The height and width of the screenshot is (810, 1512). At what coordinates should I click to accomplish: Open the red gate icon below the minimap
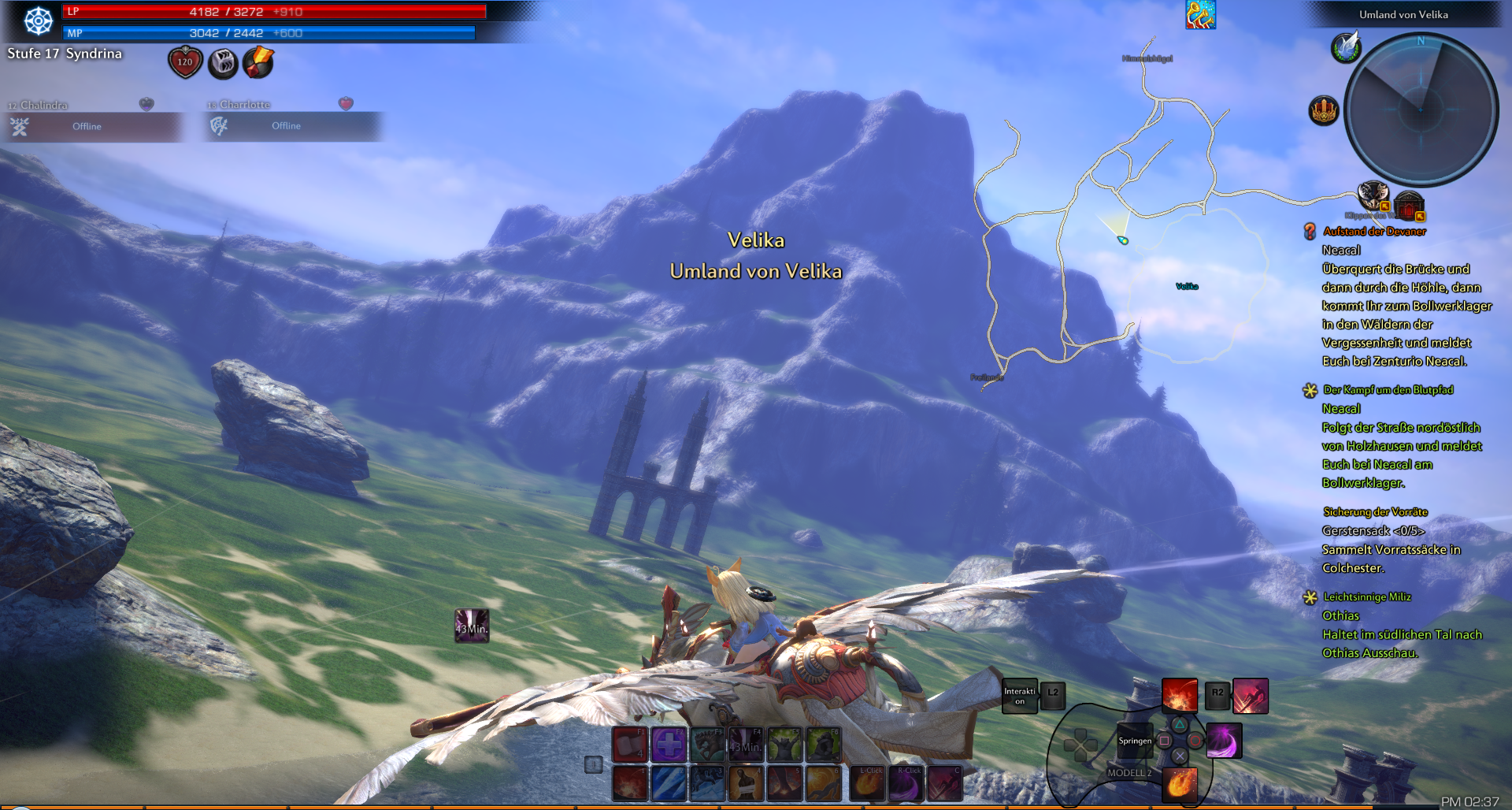coord(1409,205)
